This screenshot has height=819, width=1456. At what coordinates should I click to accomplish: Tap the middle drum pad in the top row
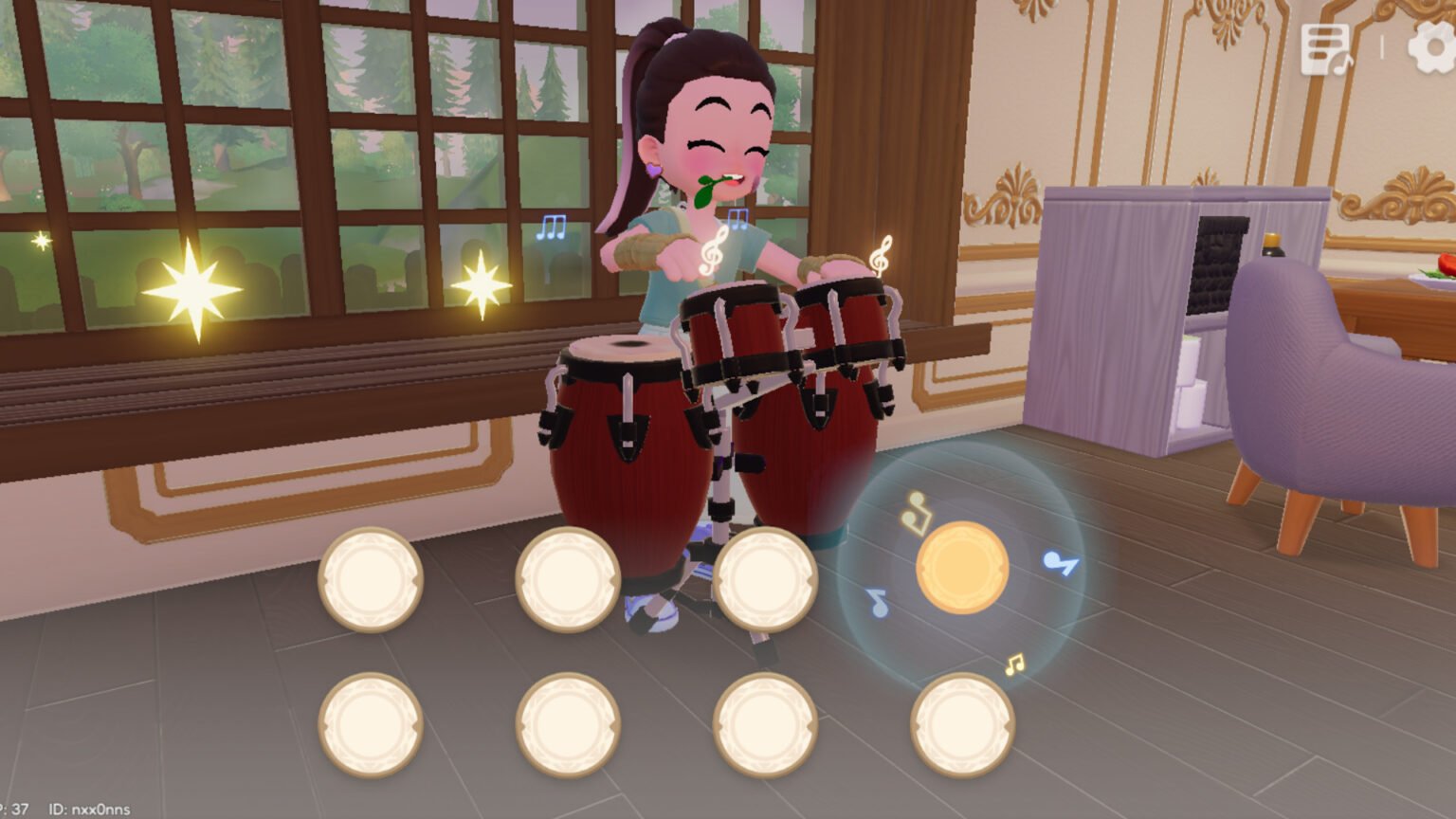click(x=568, y=579)
